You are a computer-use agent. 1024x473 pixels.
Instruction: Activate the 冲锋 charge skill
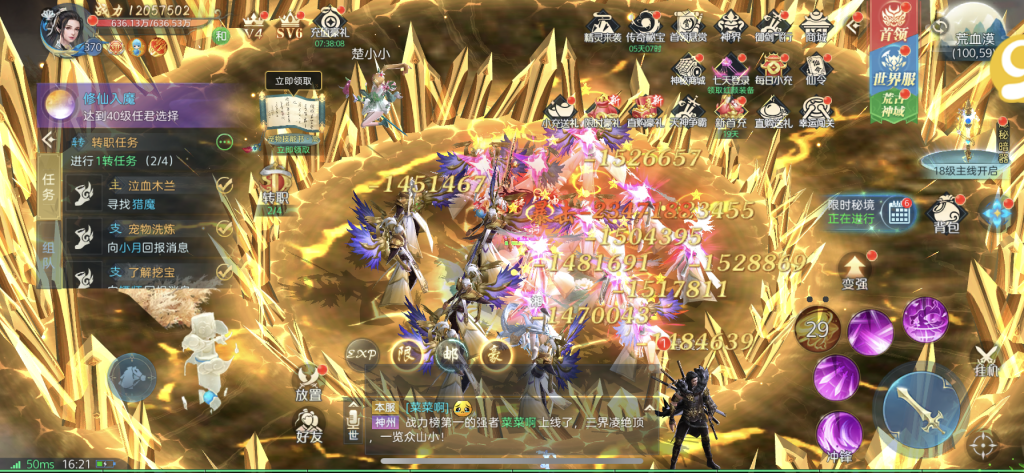point(838,434)
